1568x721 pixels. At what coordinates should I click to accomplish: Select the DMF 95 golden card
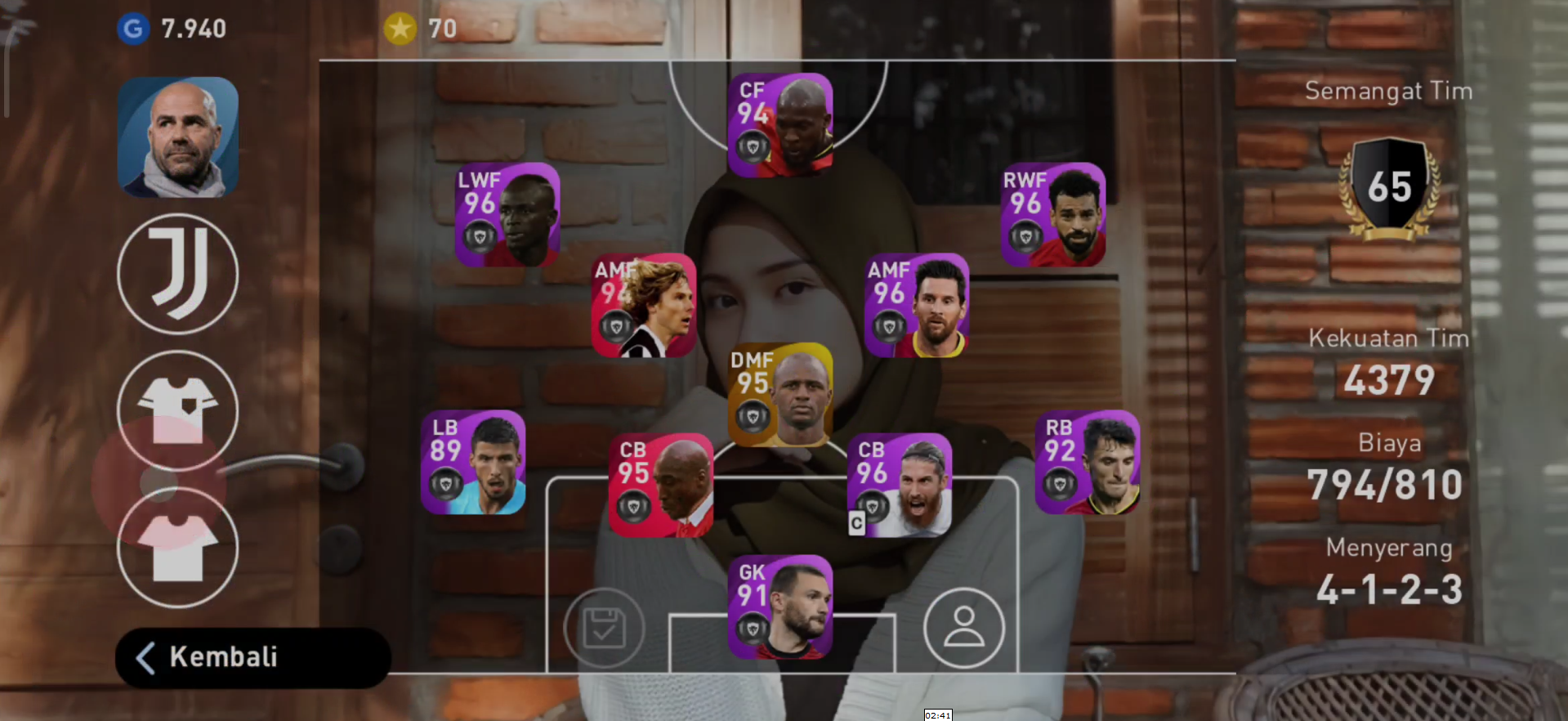pos(781,395)
